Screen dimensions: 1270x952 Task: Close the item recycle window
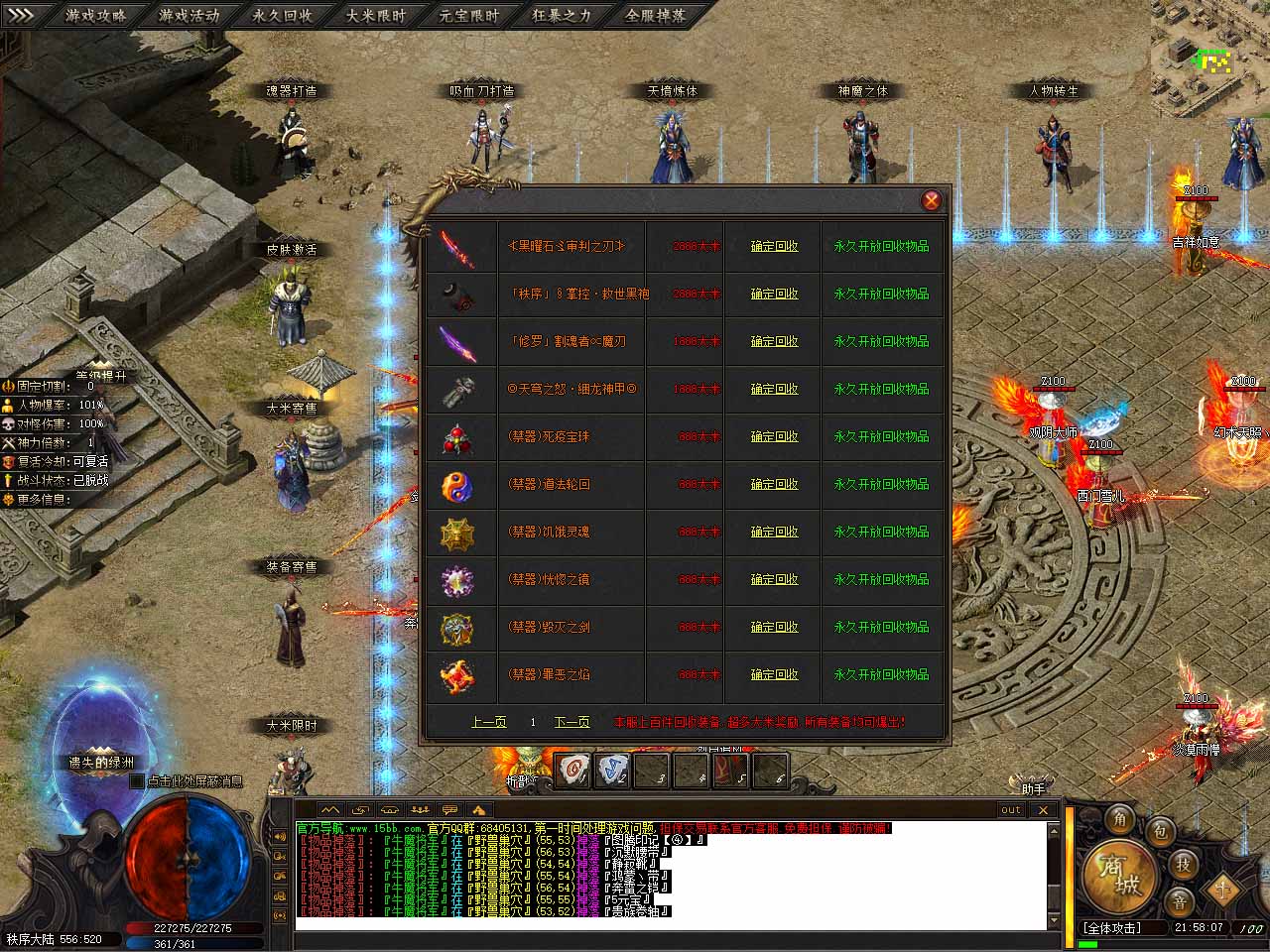pos(931,200)
